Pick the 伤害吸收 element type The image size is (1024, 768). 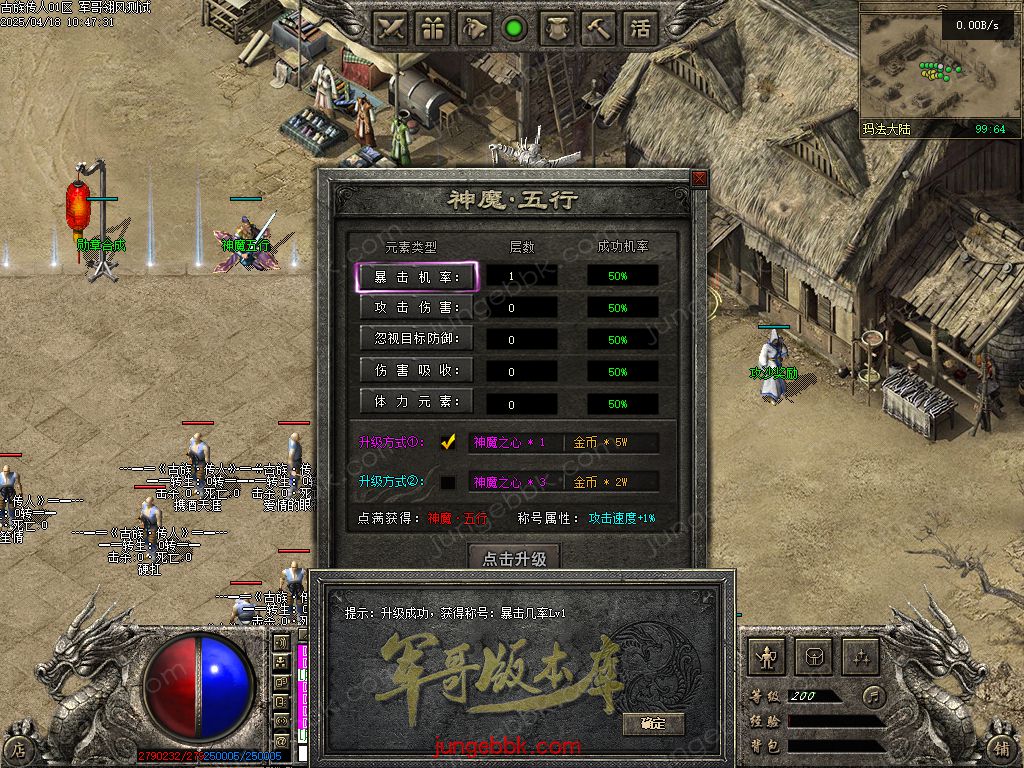[417, 371]
